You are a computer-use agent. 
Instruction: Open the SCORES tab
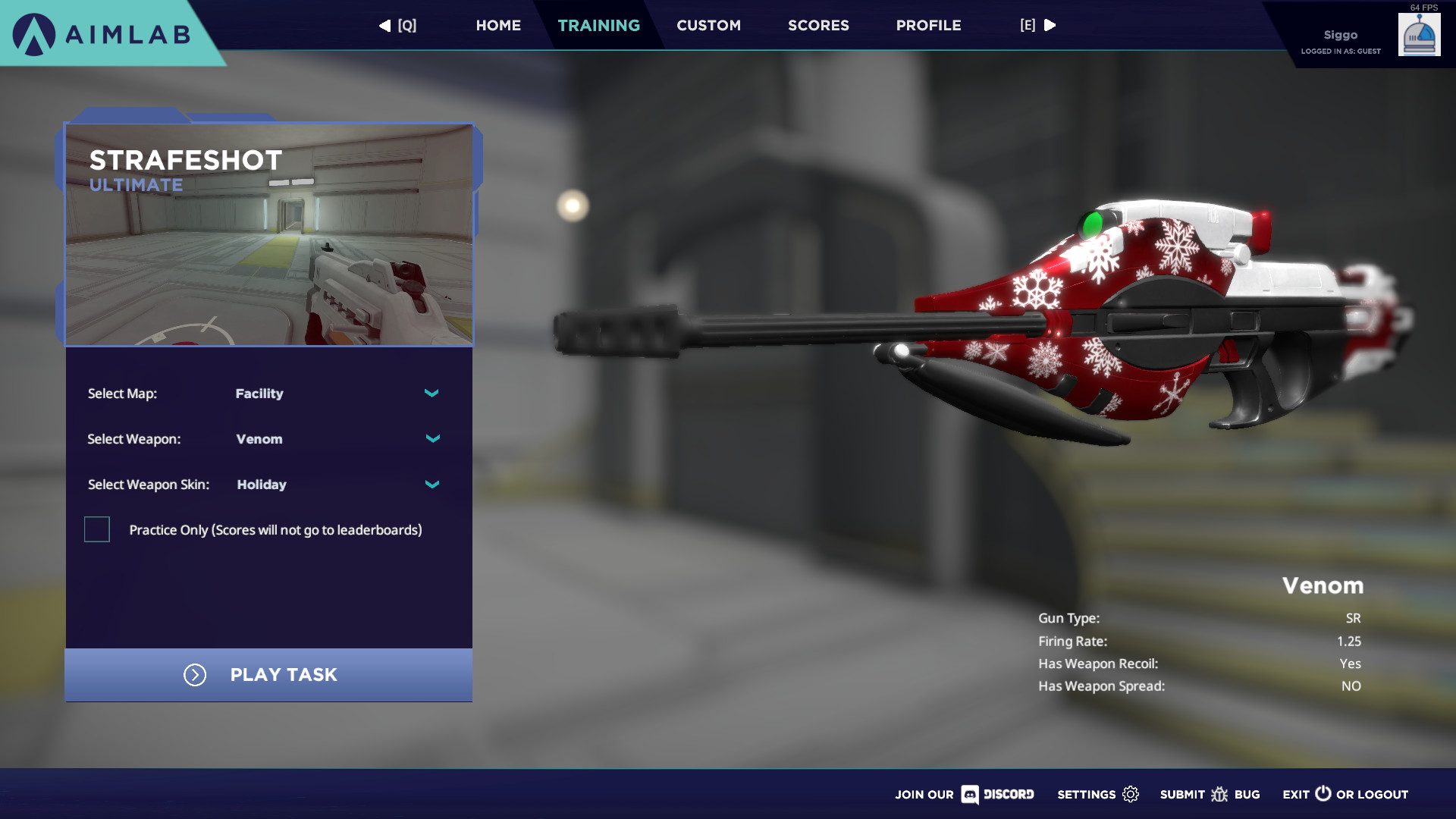click(817, 25)
